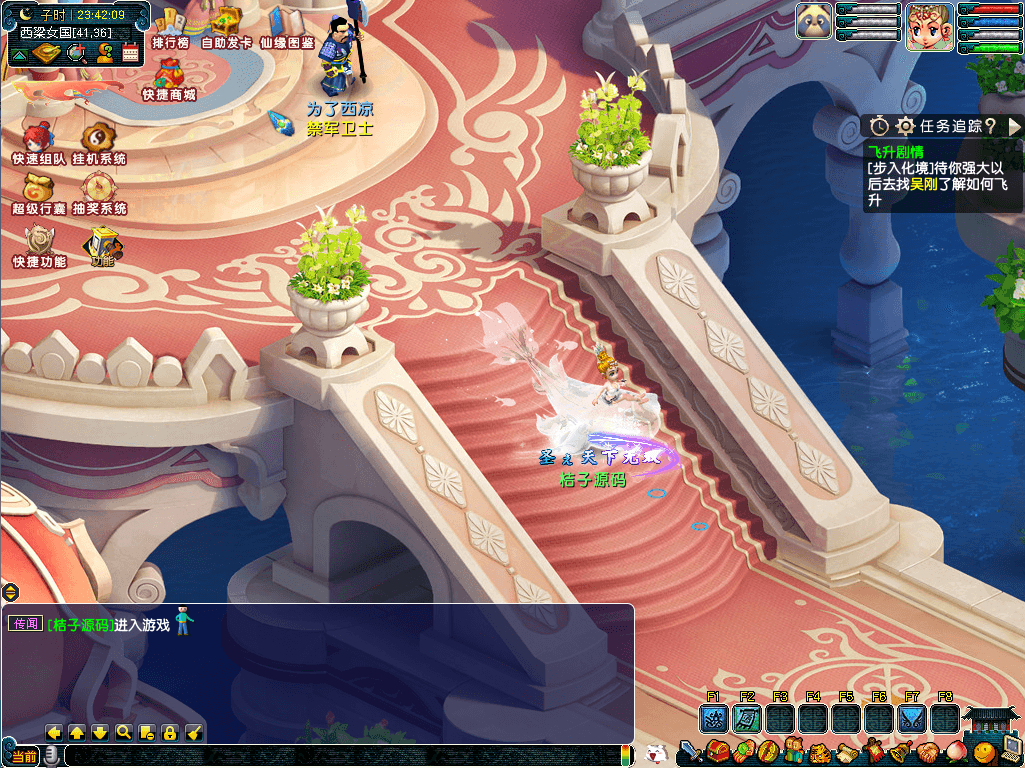
Task: Open the 仙缘图鉴 book icon
Action: tap(287, 25)
